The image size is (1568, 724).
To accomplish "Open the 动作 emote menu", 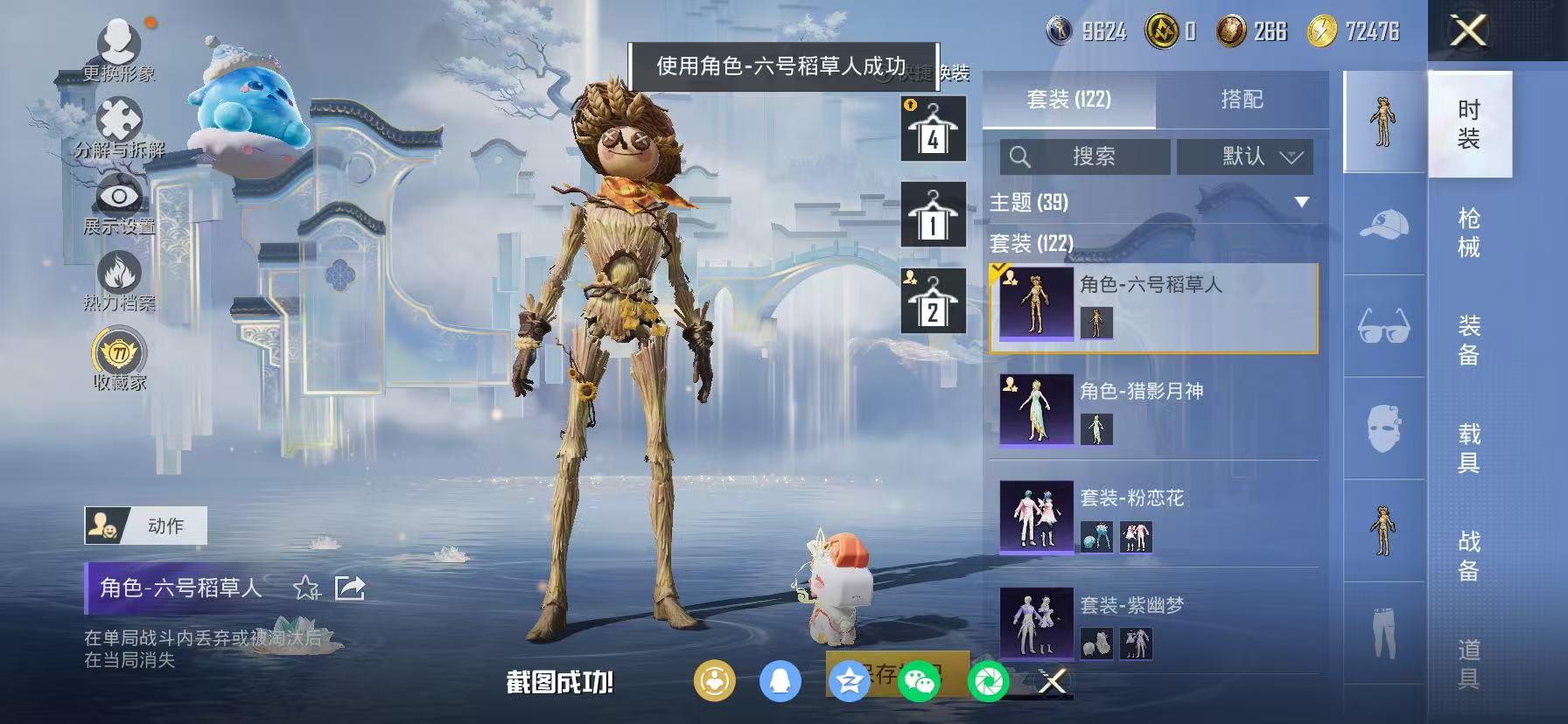I will 150,526.
